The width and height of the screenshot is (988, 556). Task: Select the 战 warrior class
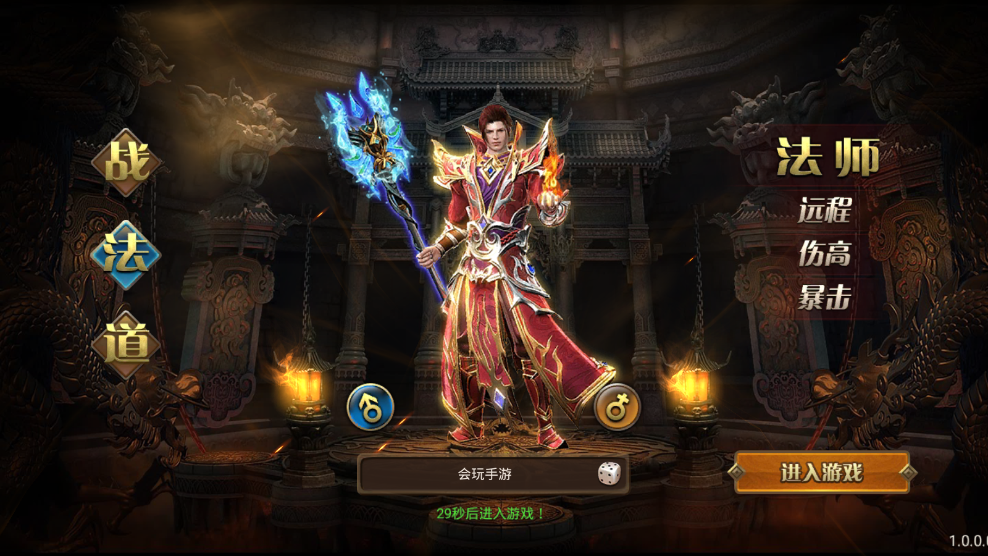(127, 162)
